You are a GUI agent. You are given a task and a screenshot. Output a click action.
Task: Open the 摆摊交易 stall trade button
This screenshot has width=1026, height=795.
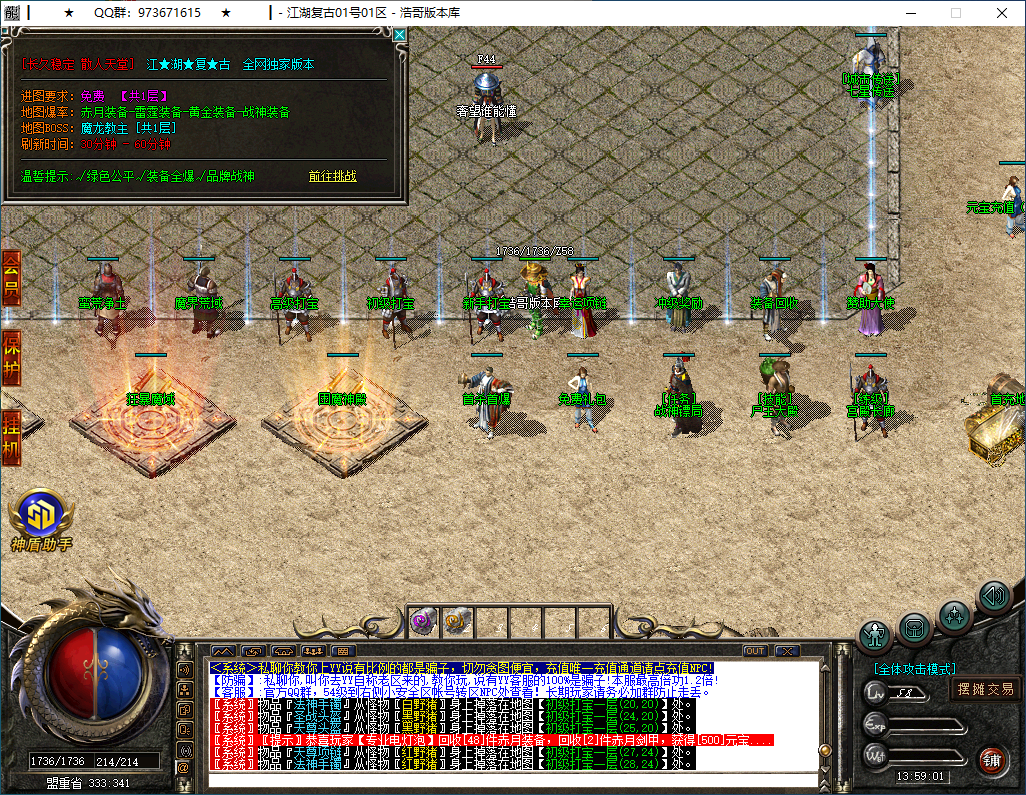[985, 688]
